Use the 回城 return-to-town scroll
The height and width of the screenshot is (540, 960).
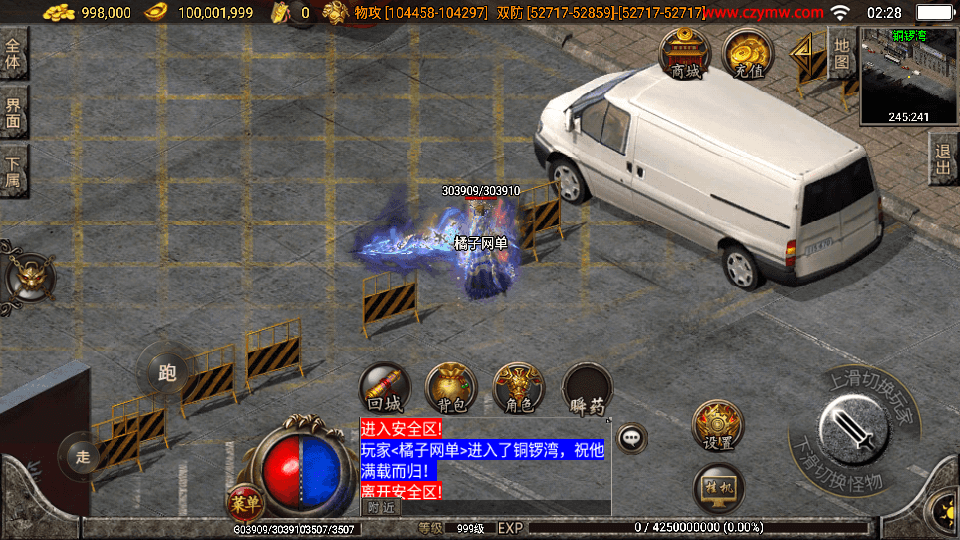click(385, 388)
